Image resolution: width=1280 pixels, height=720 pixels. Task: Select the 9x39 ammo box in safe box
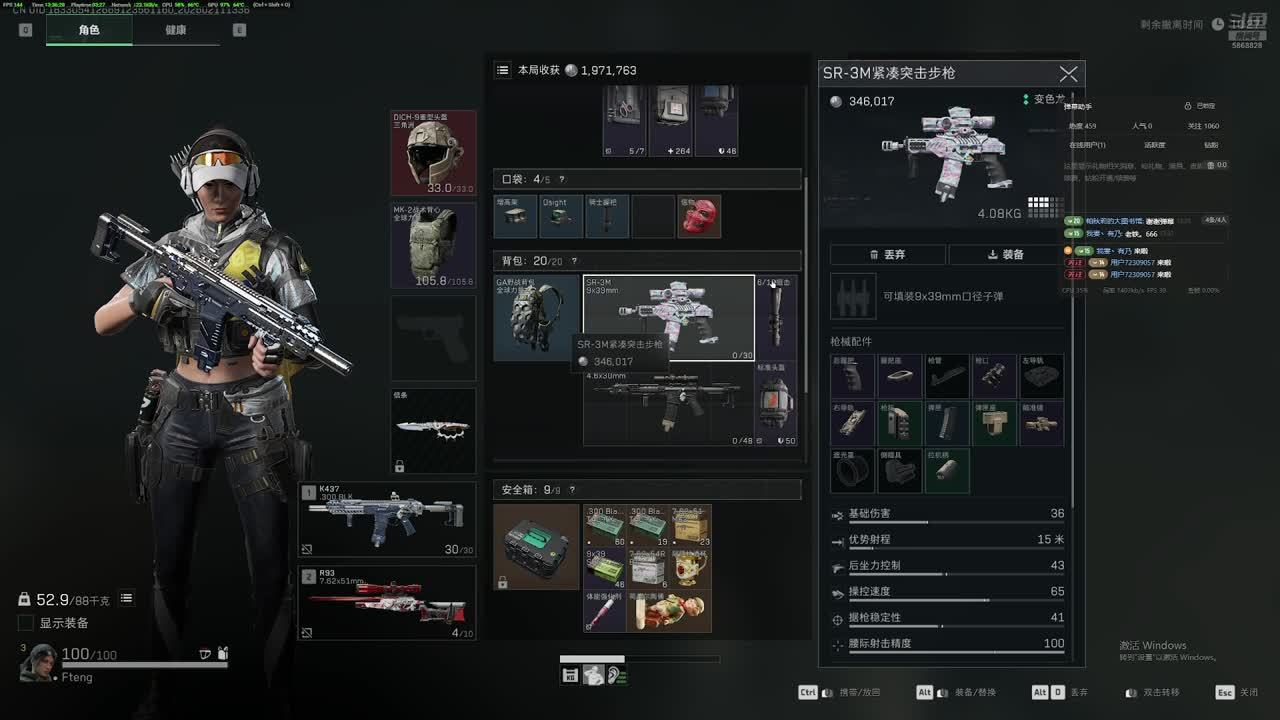coord(604,567)
